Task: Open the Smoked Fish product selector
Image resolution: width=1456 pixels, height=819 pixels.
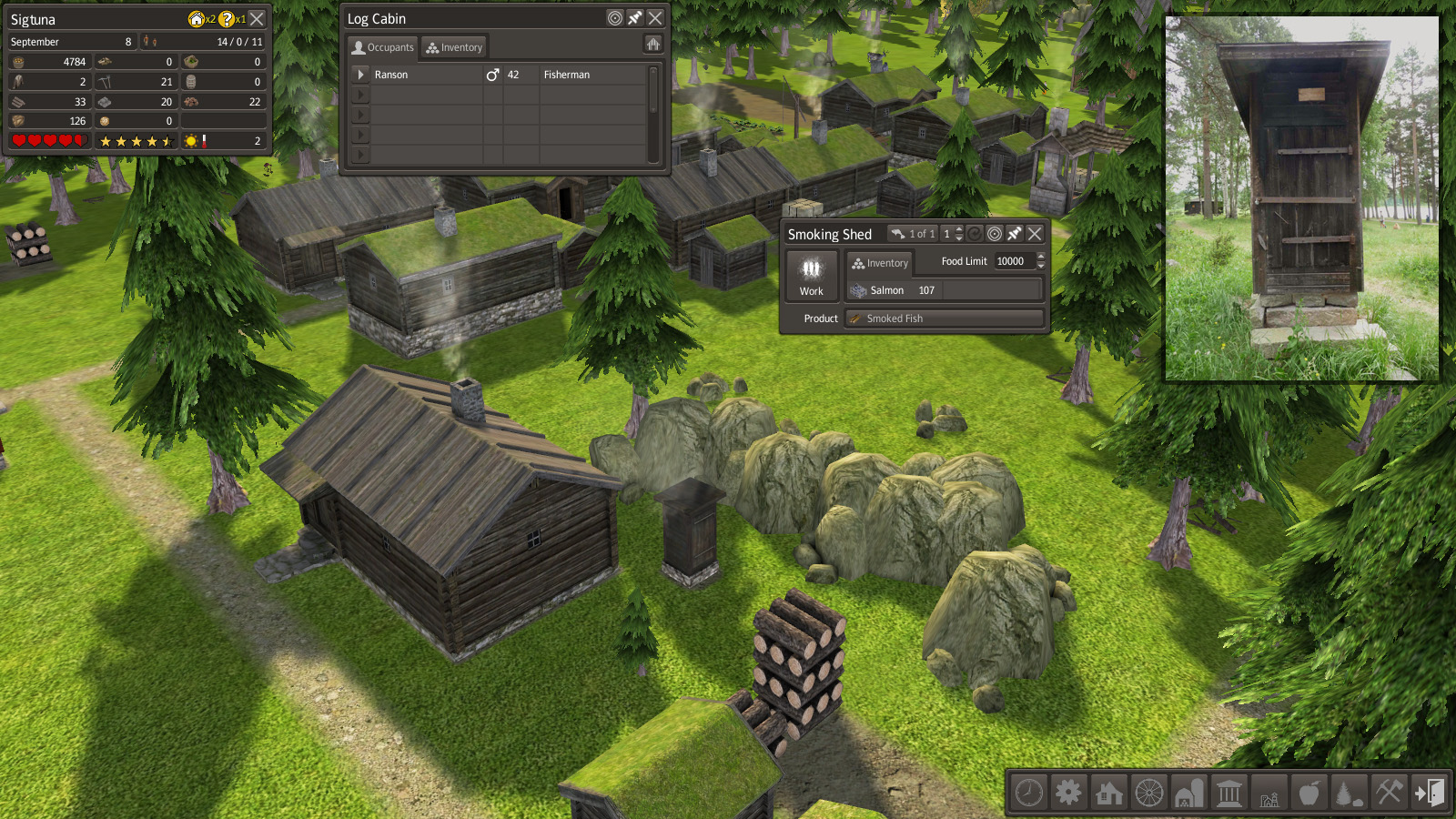Action: pos(944,318)
